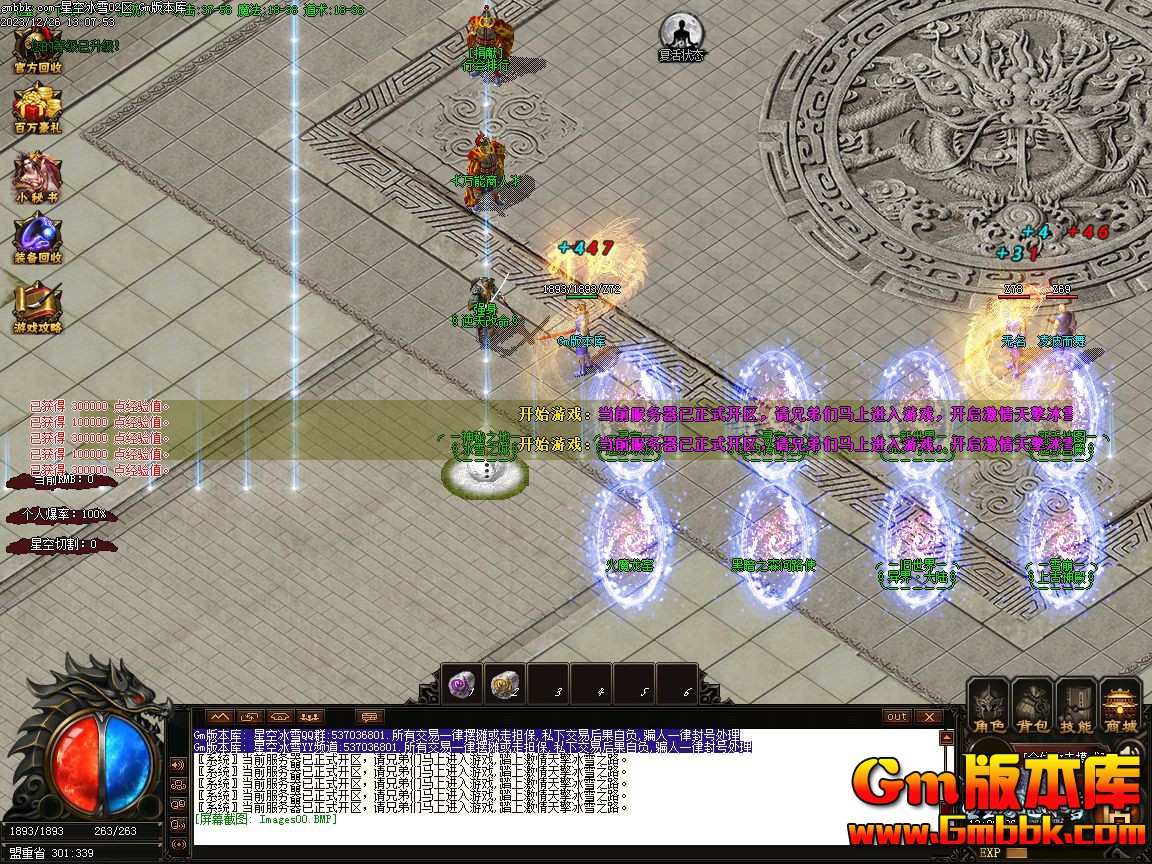Open the 商城 shop
1152x864 pixels.
pos(1121,707)
